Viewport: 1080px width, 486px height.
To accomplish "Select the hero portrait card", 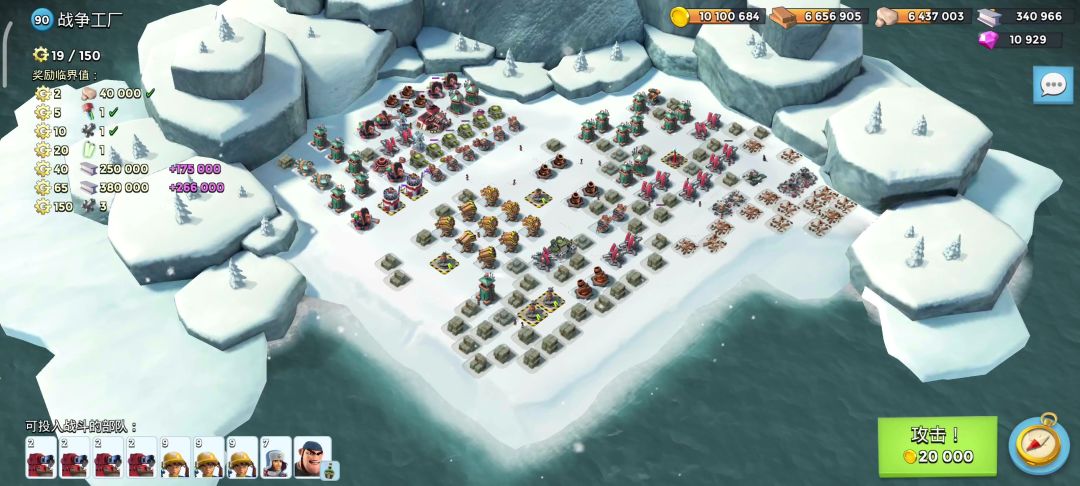I will (312, 457).
